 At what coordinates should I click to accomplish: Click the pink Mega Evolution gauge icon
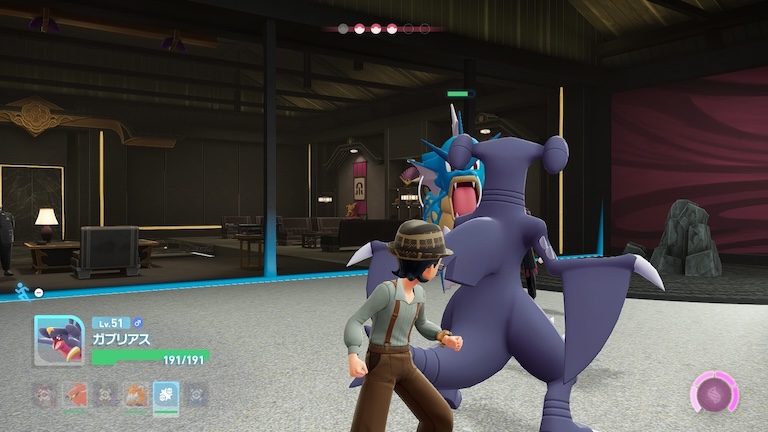click(714, 392)
